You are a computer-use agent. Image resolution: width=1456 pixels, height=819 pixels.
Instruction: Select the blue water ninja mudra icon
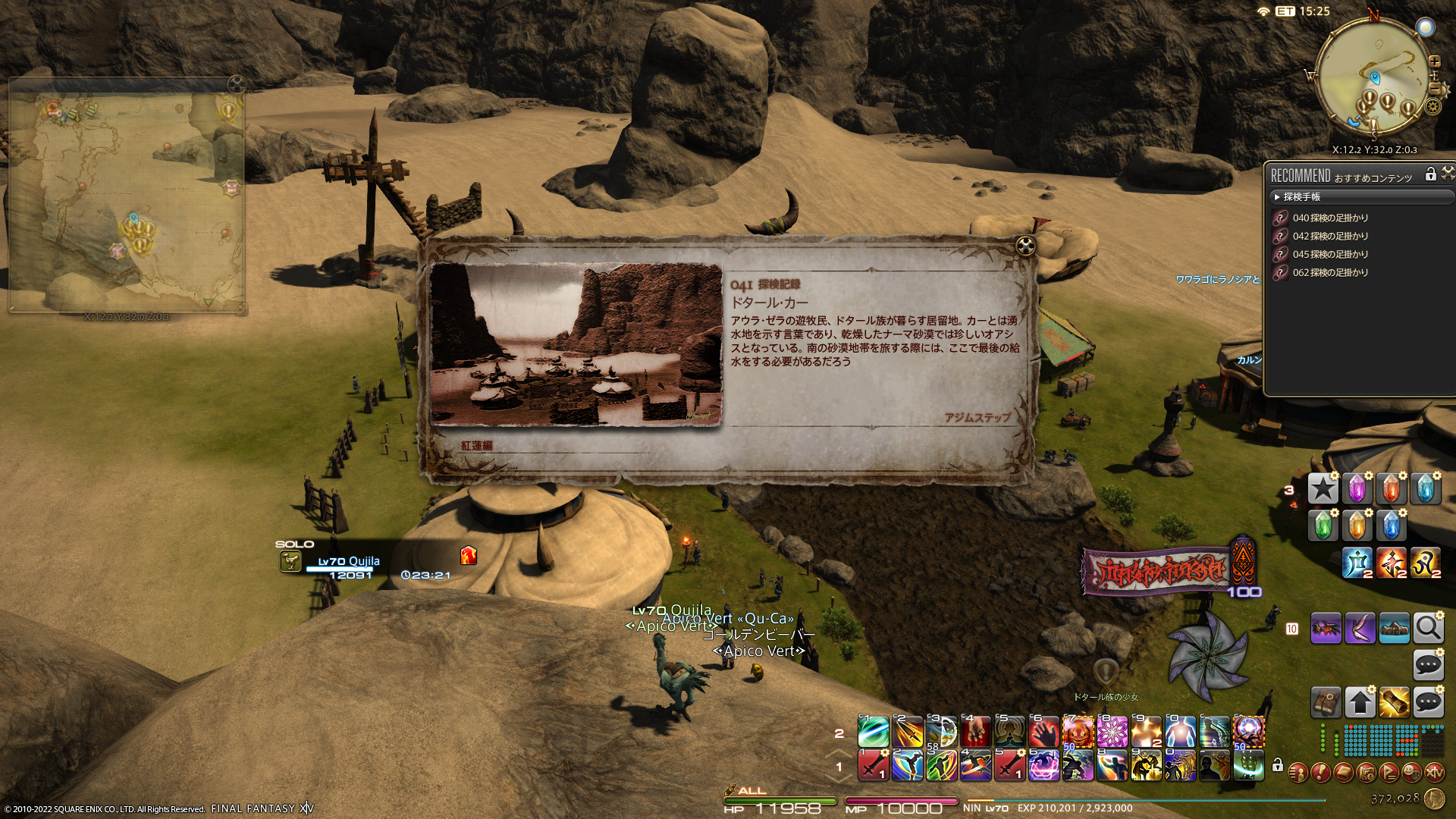pos(1357,563)
